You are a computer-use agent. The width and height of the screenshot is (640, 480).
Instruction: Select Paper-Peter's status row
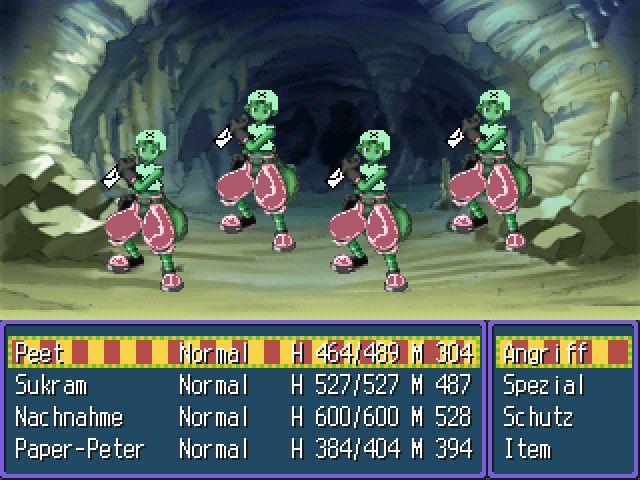(x=244, y=449)
